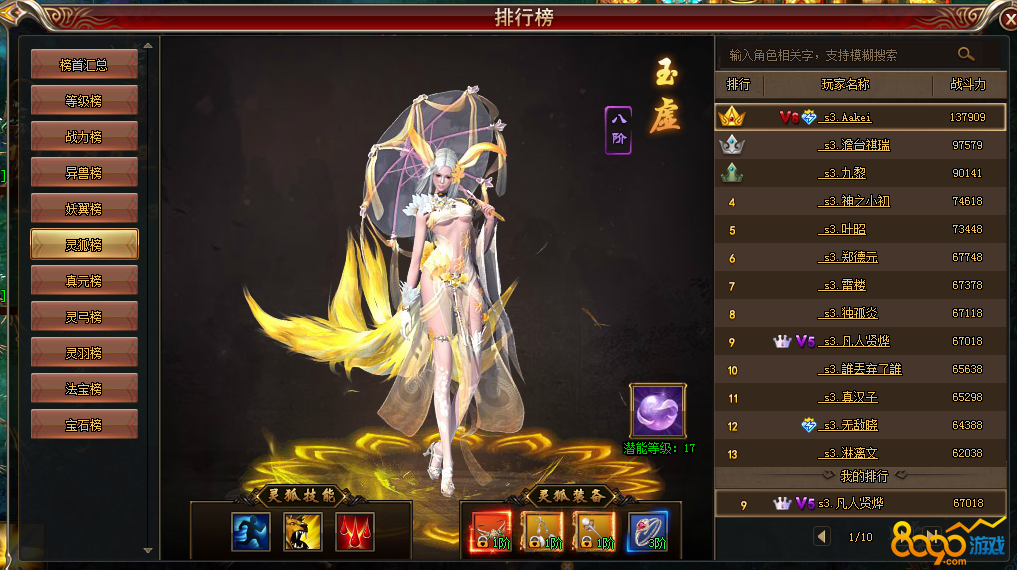Switch to the 等级榜 tab

pyautogui.click(x=84, y=101)
